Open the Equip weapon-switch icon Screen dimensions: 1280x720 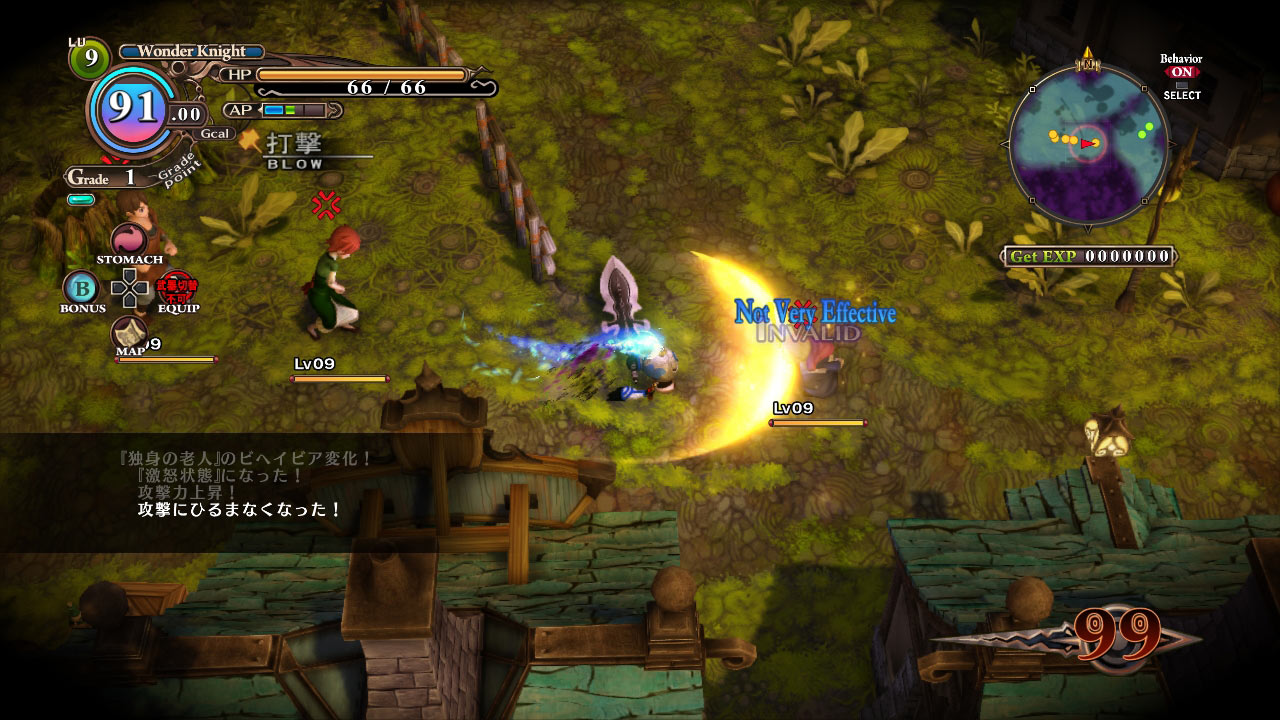pyautogui.click(x=177, y=288)
